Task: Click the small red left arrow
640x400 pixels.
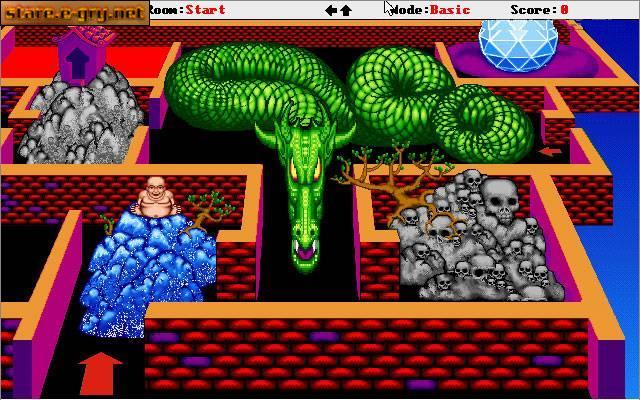Action: point(549,152)
